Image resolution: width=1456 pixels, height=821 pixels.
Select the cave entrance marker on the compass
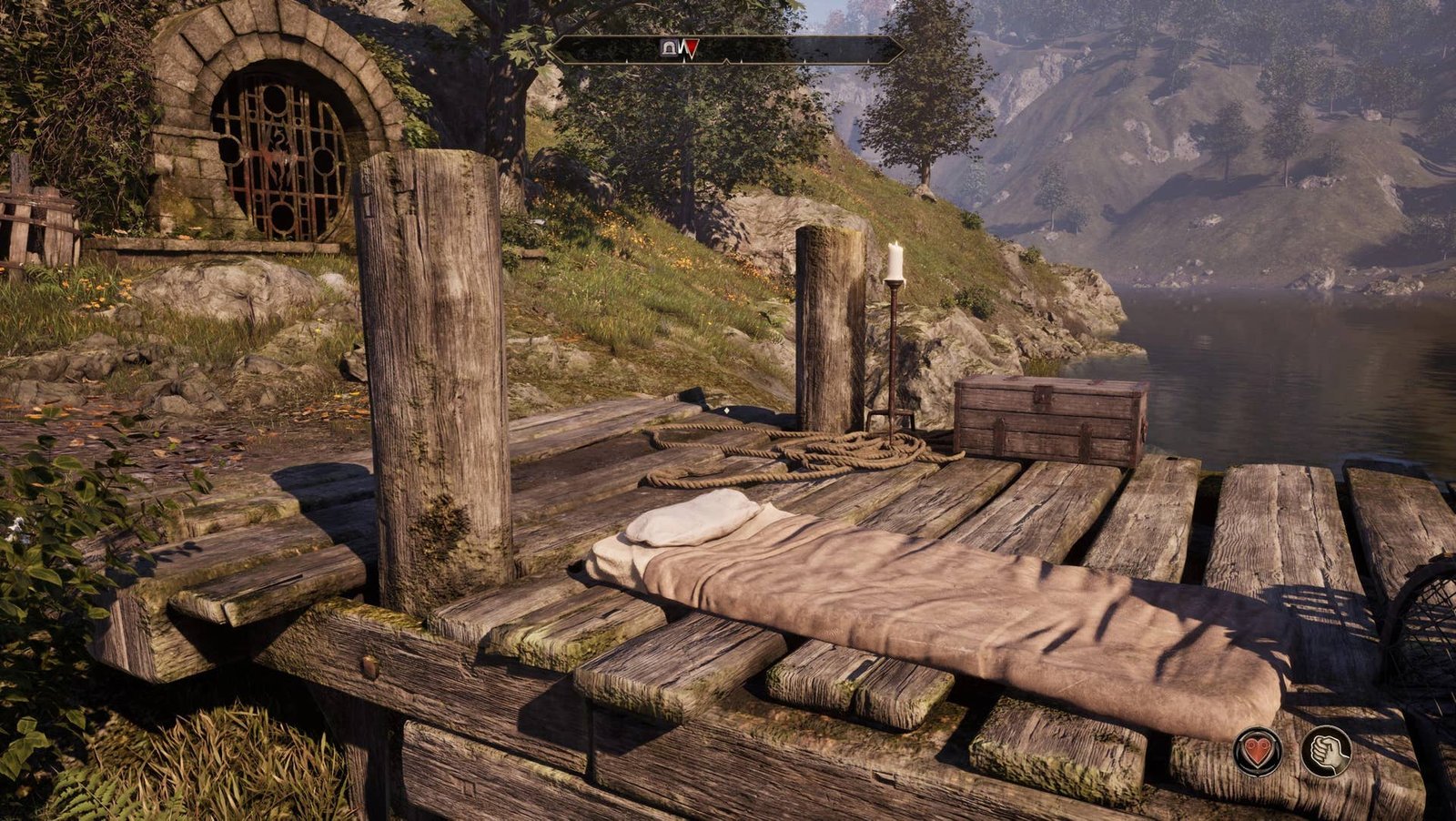(669, 47)
